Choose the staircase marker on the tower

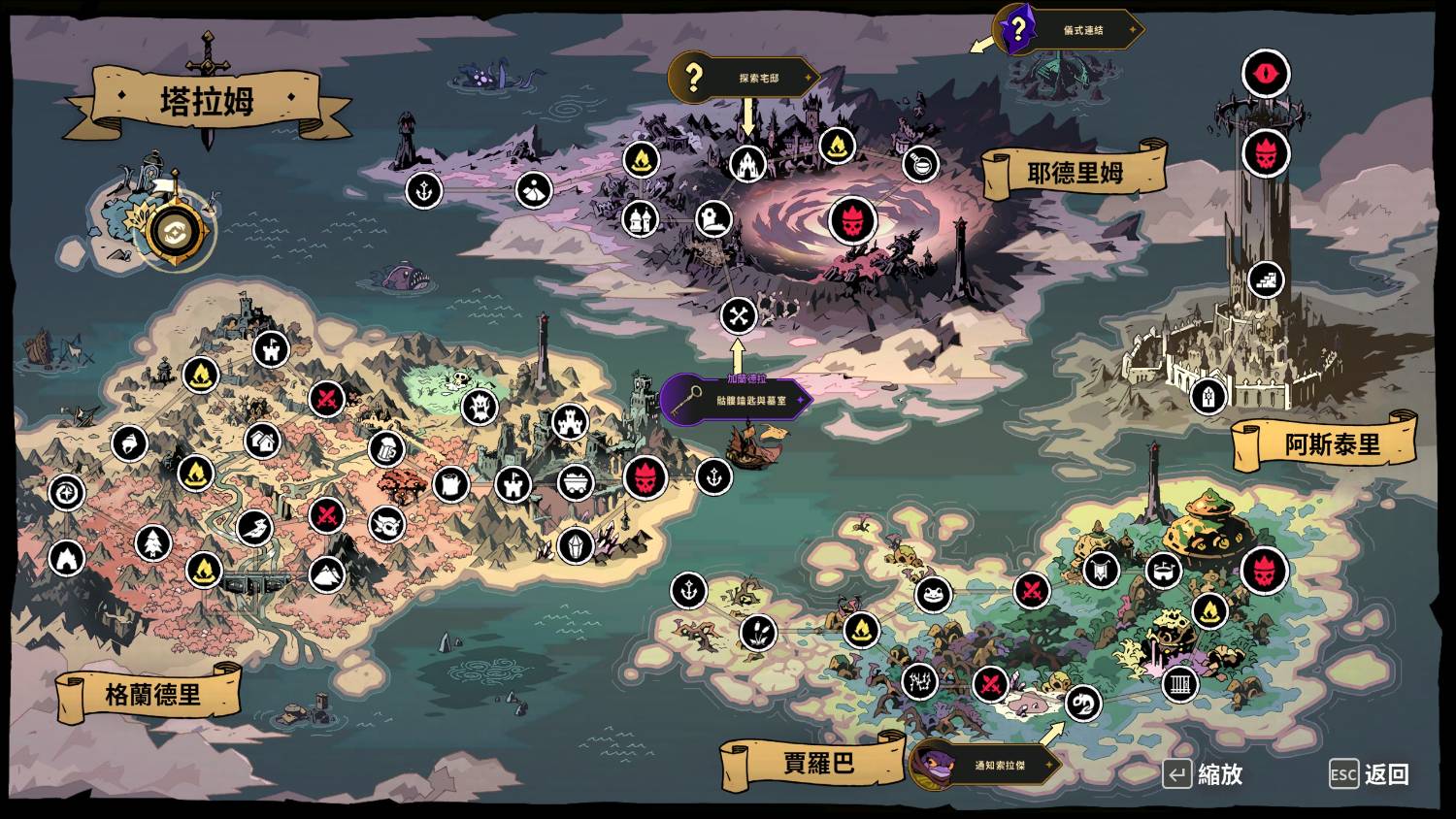pyautogui.click(x=1266, y=280)
